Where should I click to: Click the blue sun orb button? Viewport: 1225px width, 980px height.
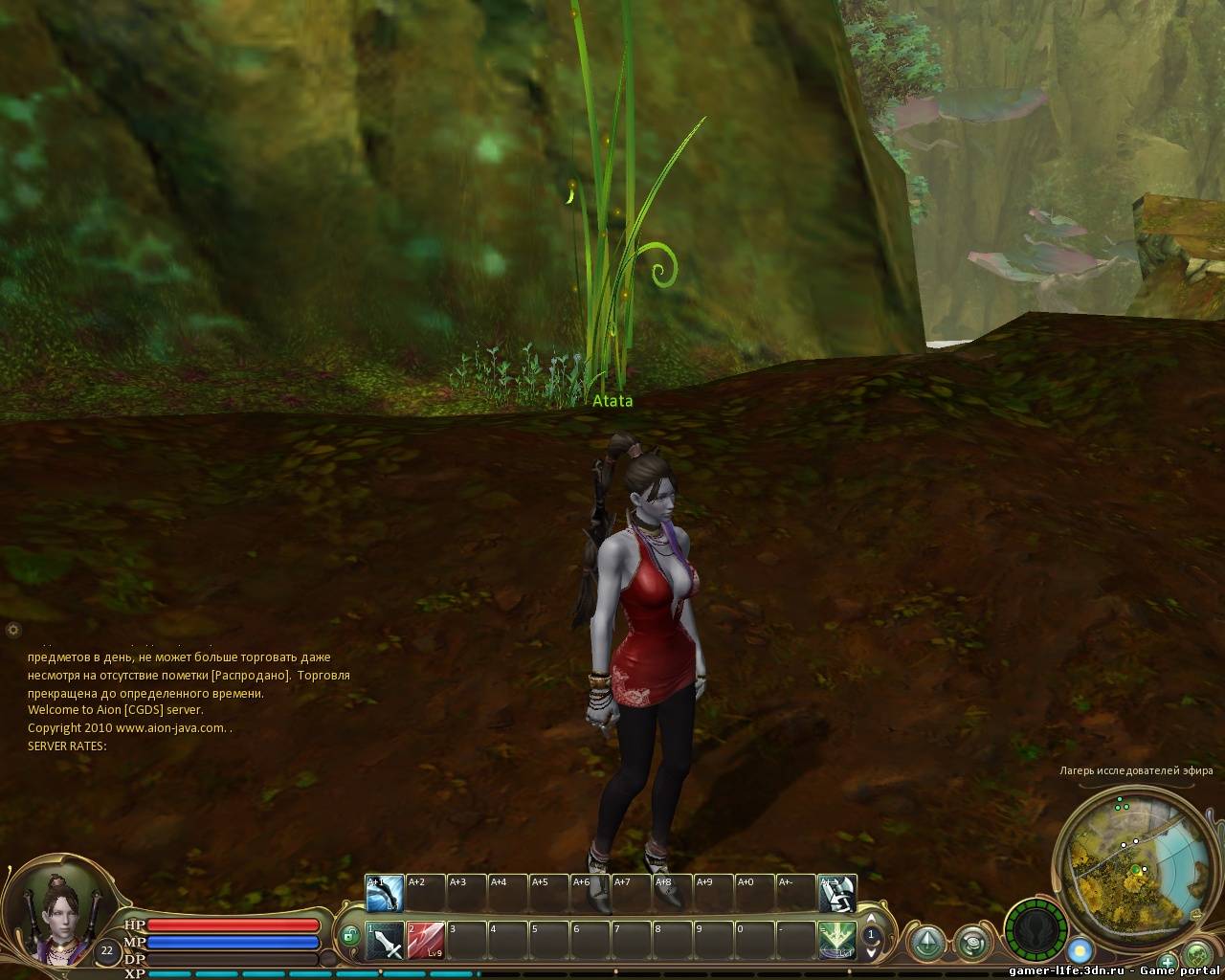(x=1081, y=951)
